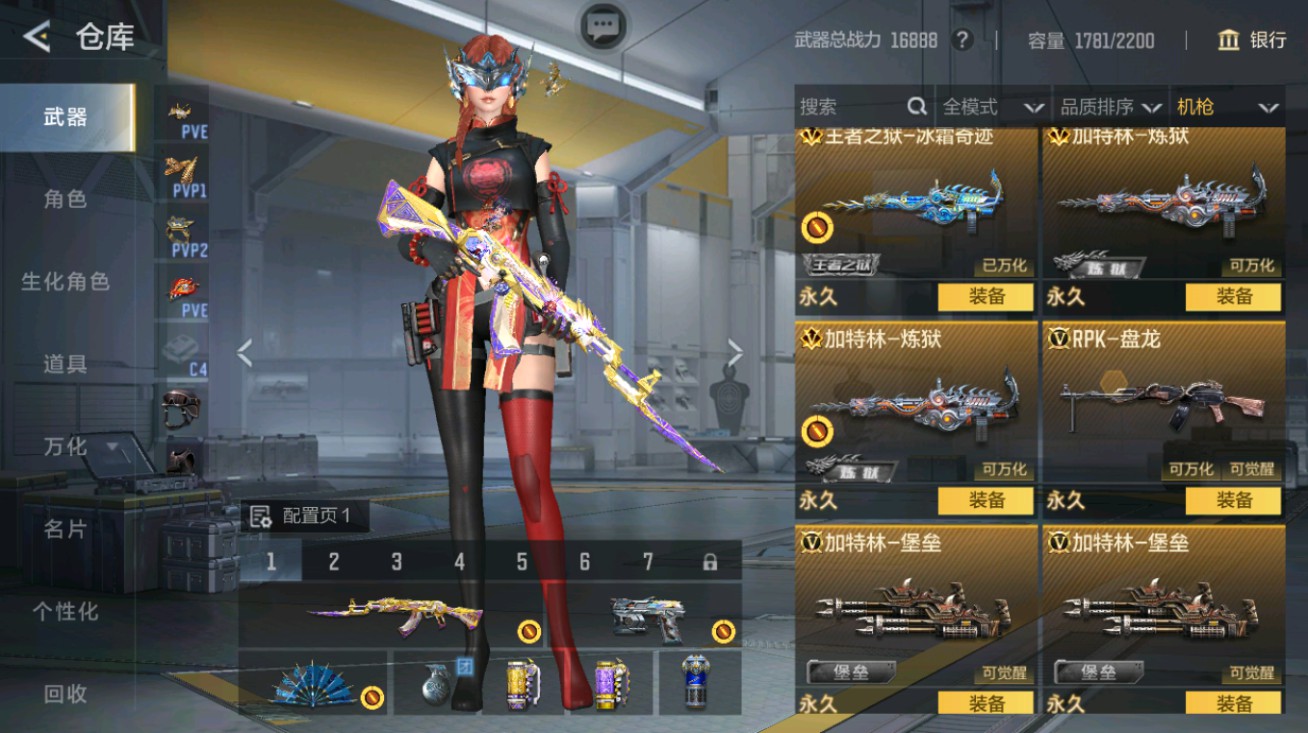Switch to loadout page 2
Viewport: 1308px width, 733px height.
pos(333,562)
